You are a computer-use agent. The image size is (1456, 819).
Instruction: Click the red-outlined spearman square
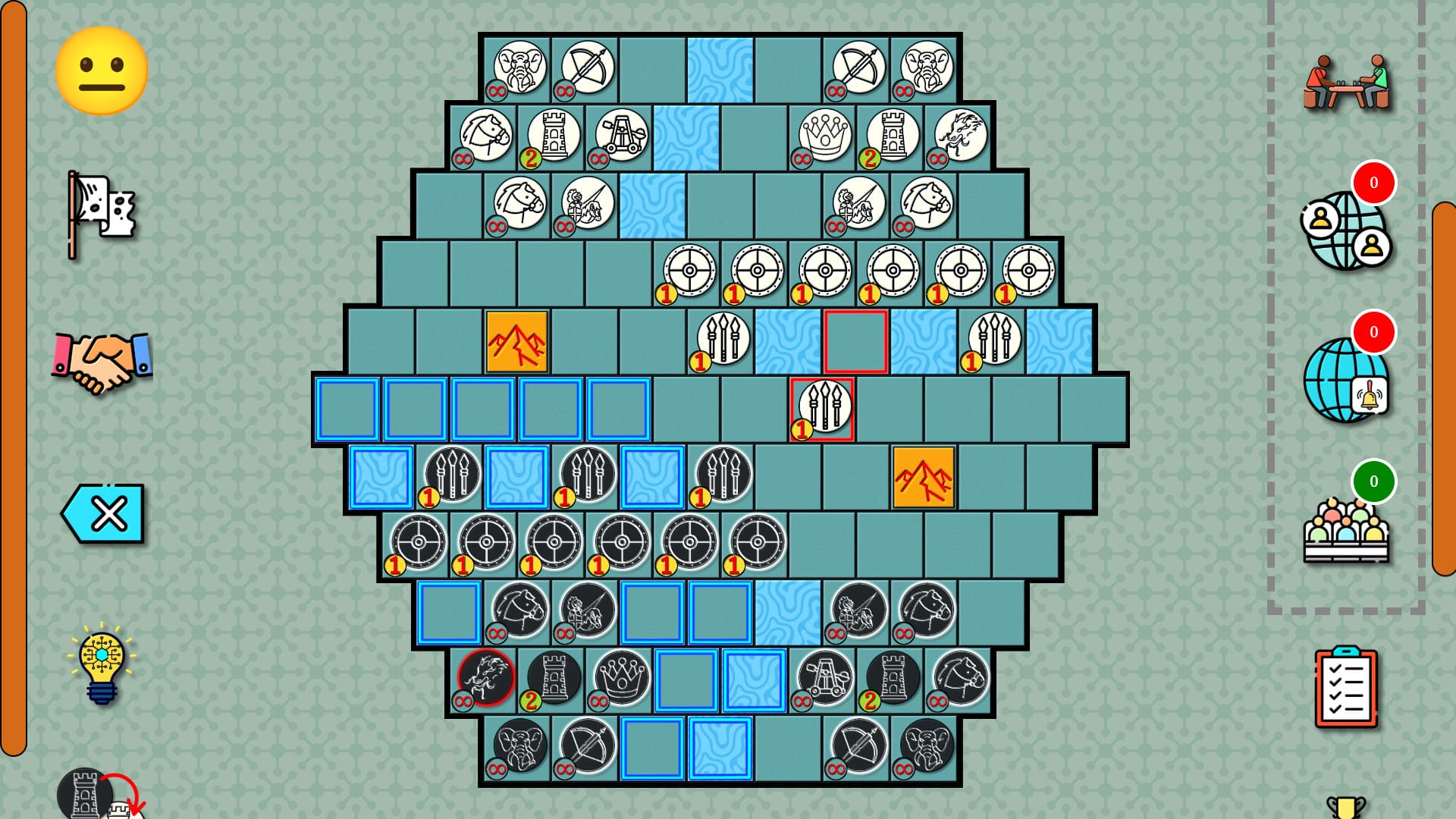[x=822, y=409]
